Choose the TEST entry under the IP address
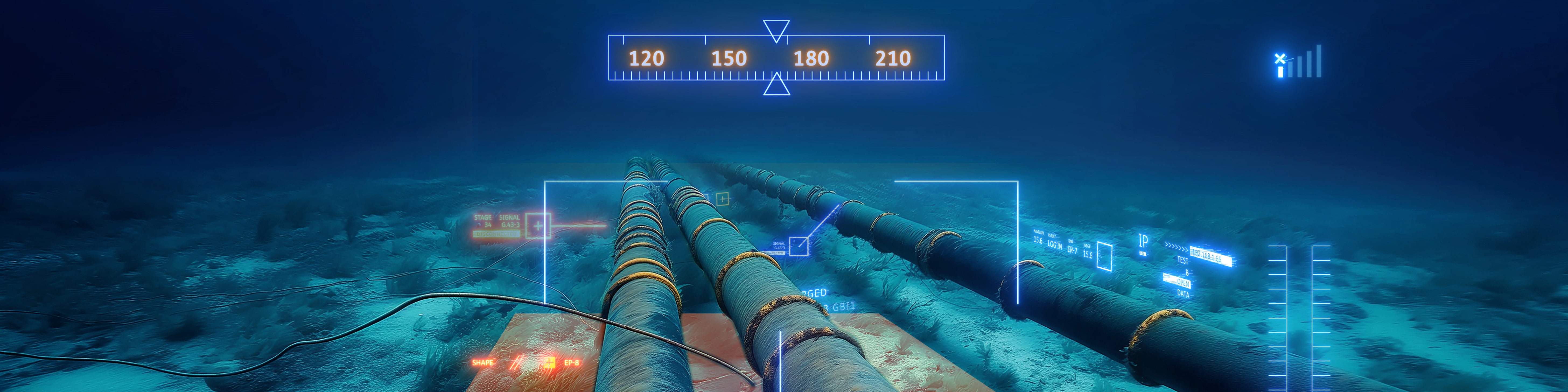This screenshot has height=392, width=1568. pyautogui.click(x=1182, y=261)
